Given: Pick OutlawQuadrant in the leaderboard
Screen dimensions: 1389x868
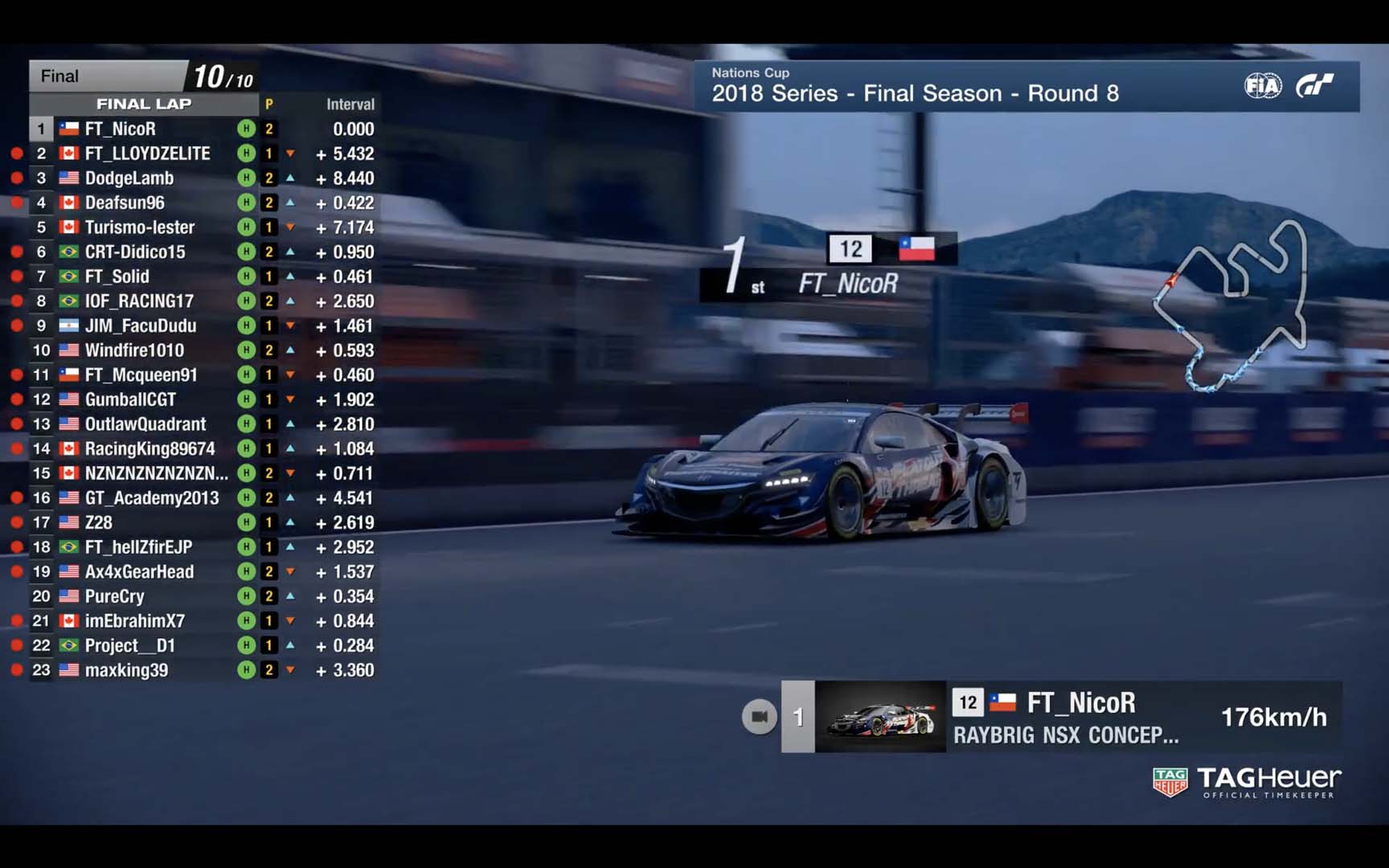Looking at the screenshot, I should (145, 424).
